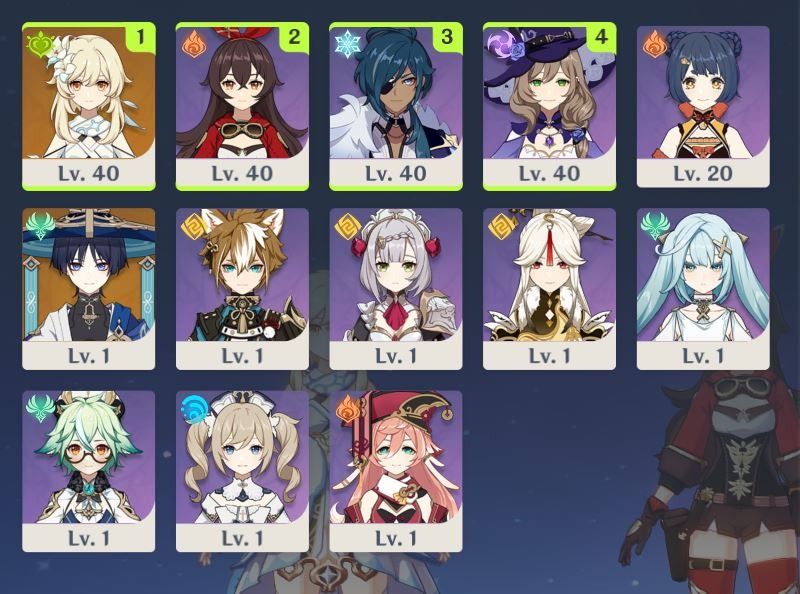Image resolution: width=800 pixels, height=594 pixels.
Task: Select the Wanderer card with wide hat
Action: (88, 288)
